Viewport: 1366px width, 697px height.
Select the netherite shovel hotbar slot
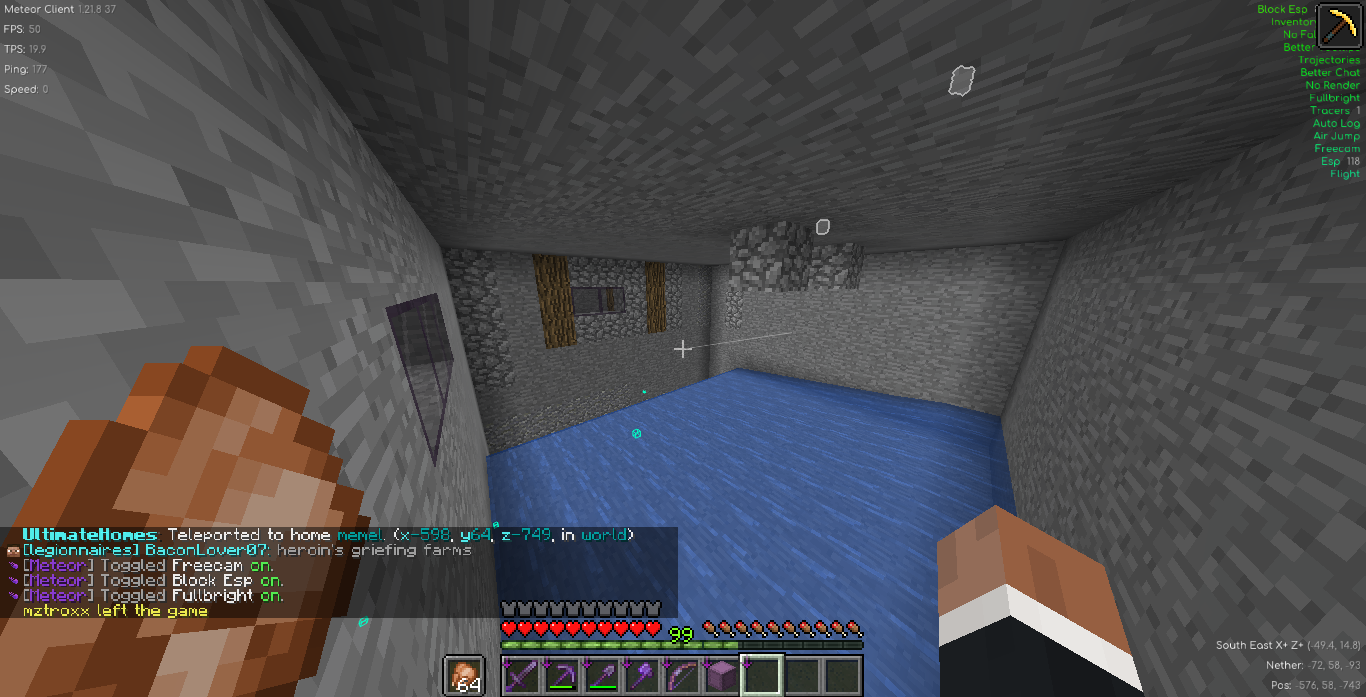click(601, 676)
